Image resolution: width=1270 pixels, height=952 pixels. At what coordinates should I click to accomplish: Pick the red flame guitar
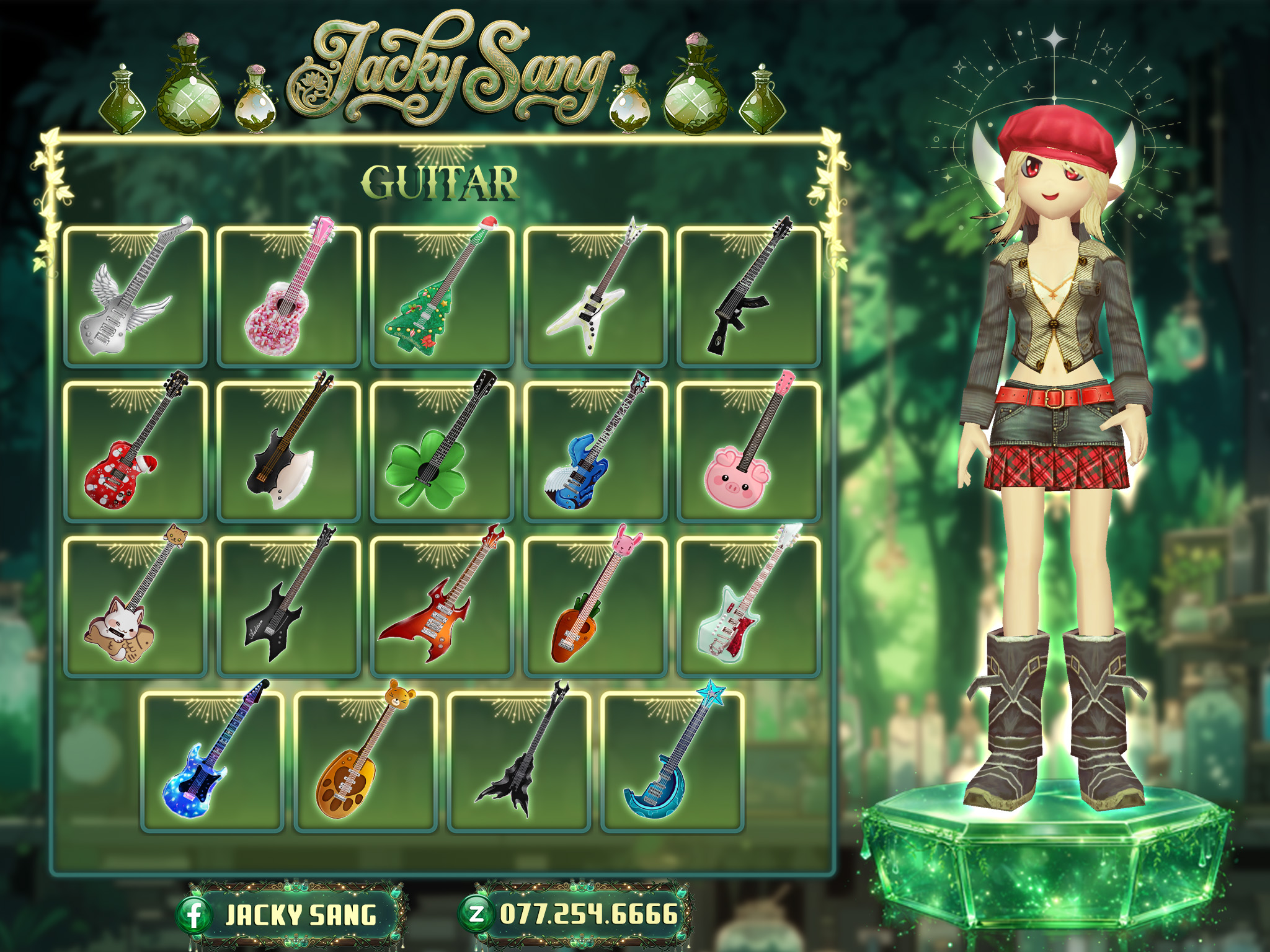point(442,606)
